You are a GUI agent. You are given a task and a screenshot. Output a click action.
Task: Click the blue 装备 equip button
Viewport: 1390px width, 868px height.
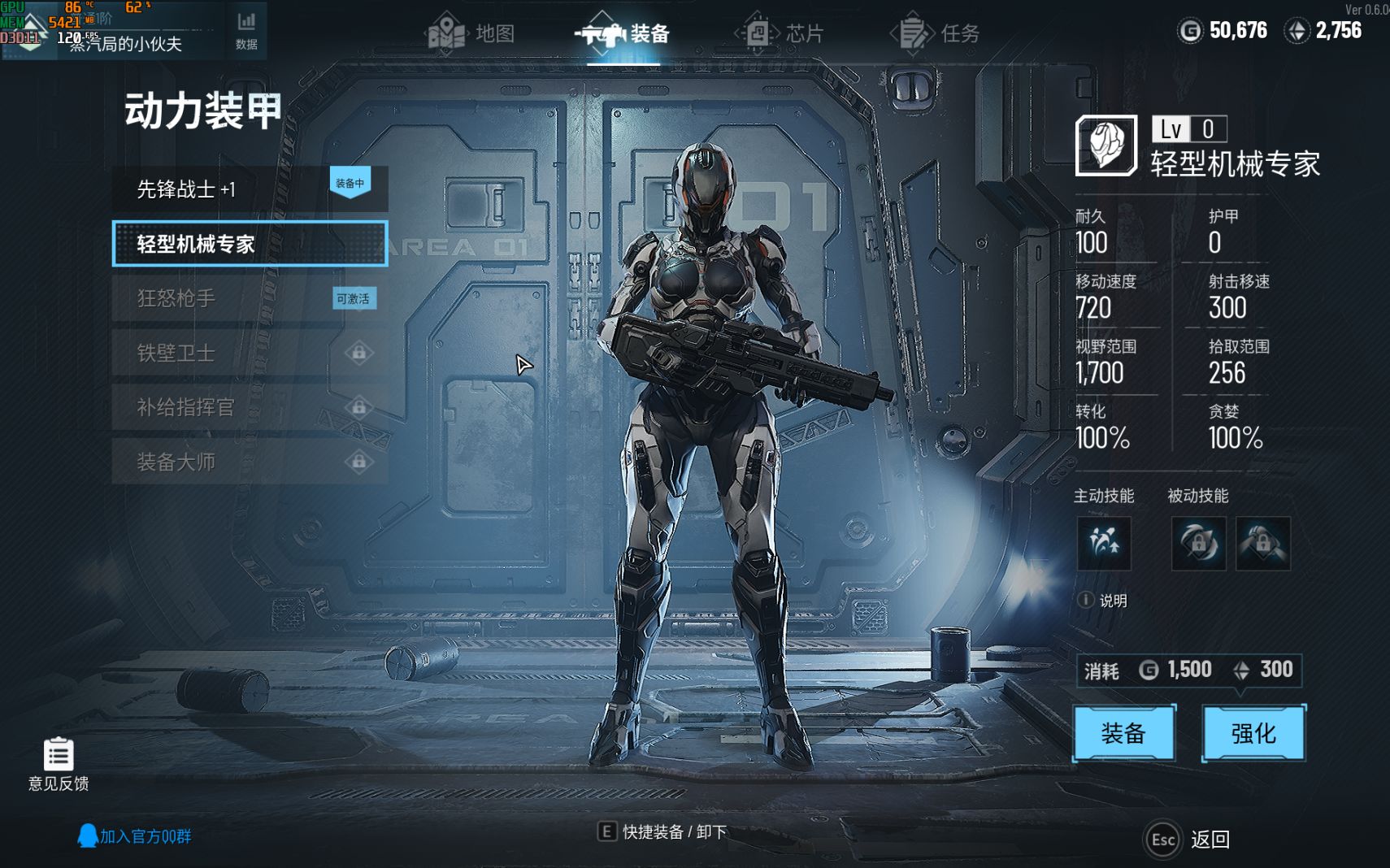(1123, 733)
